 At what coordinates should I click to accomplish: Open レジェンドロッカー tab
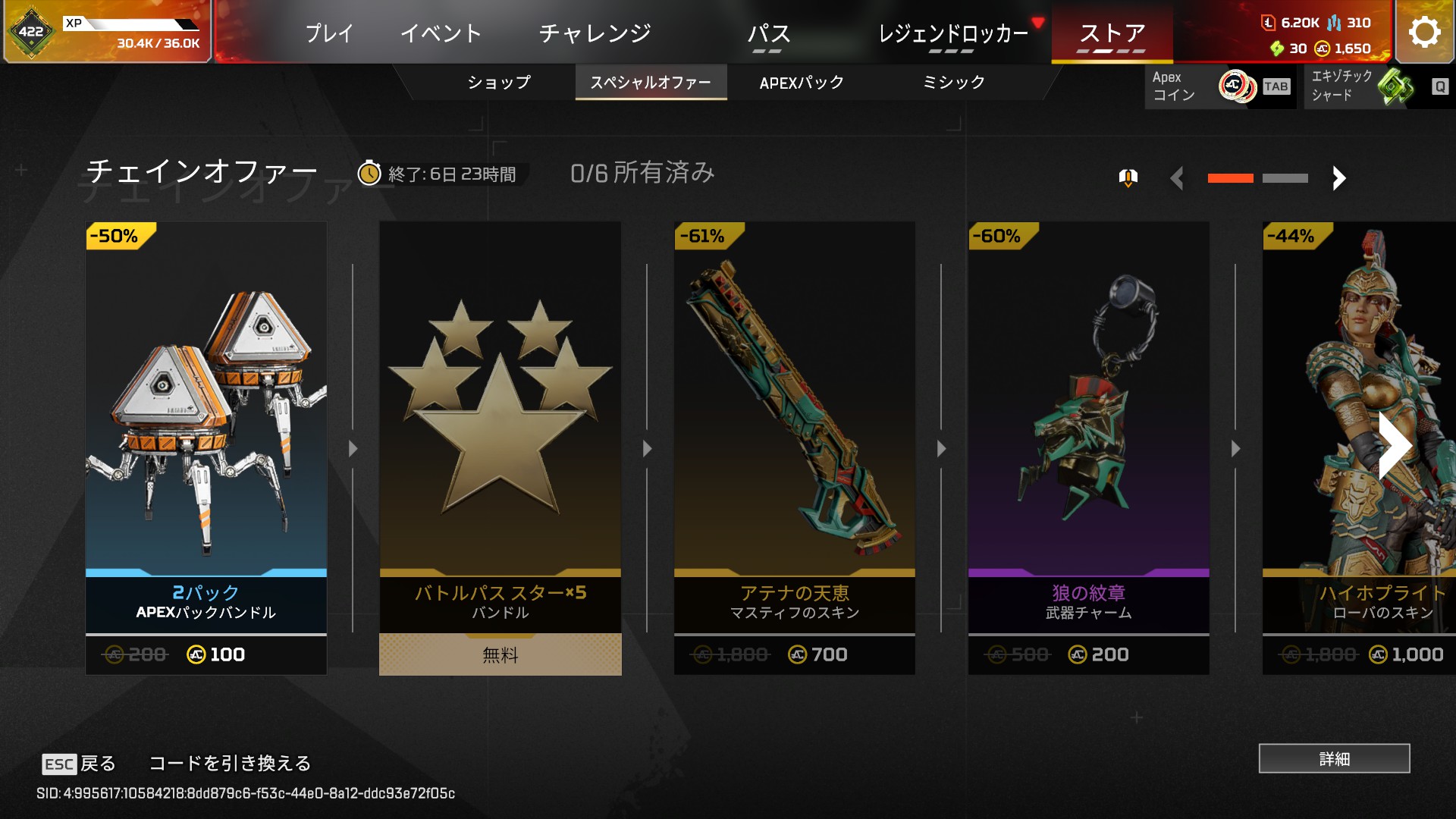point(952,33)
